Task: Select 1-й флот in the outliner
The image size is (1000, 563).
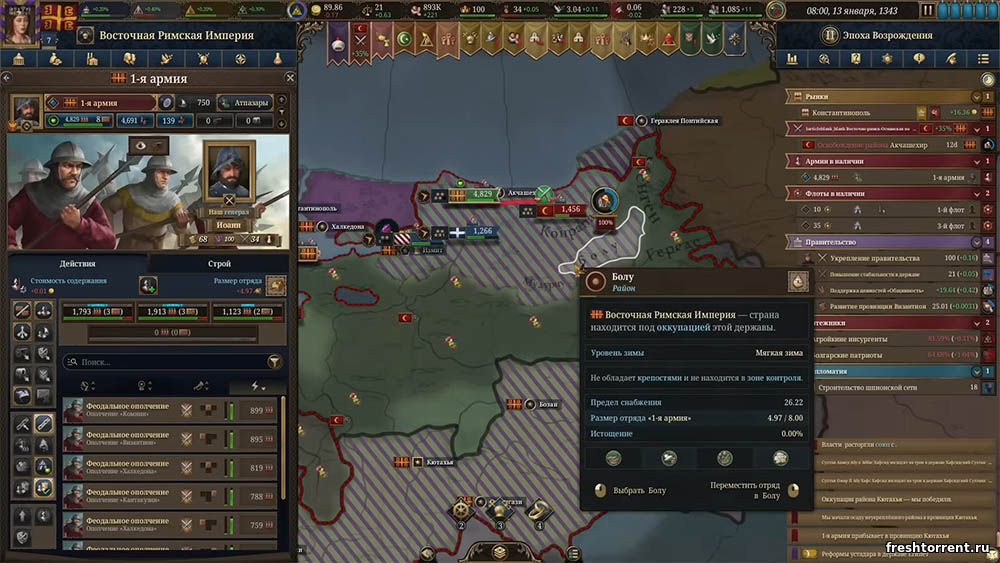Action: (x=890, y=209)
